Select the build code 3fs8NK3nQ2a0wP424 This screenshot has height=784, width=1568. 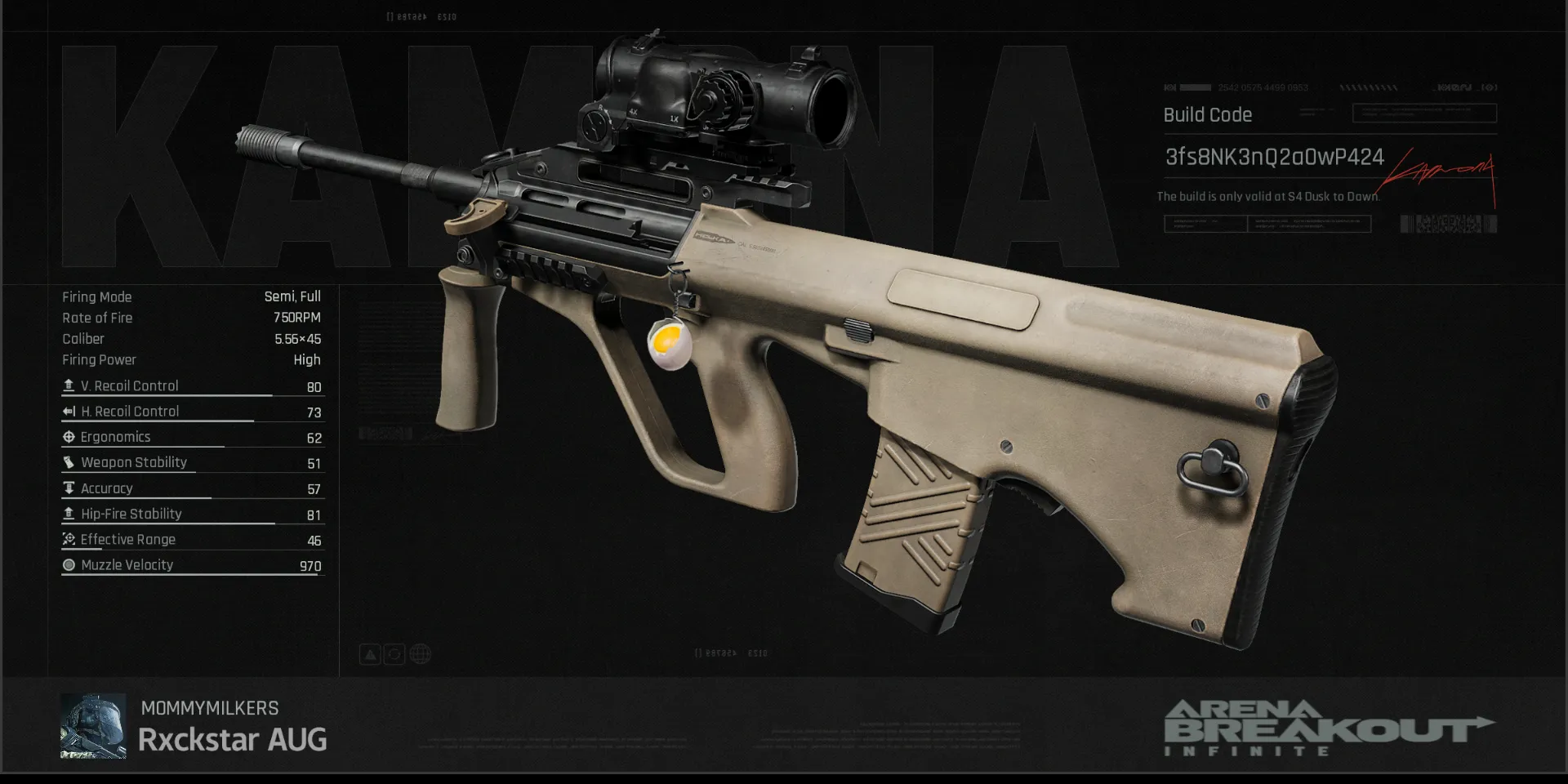1274,157
